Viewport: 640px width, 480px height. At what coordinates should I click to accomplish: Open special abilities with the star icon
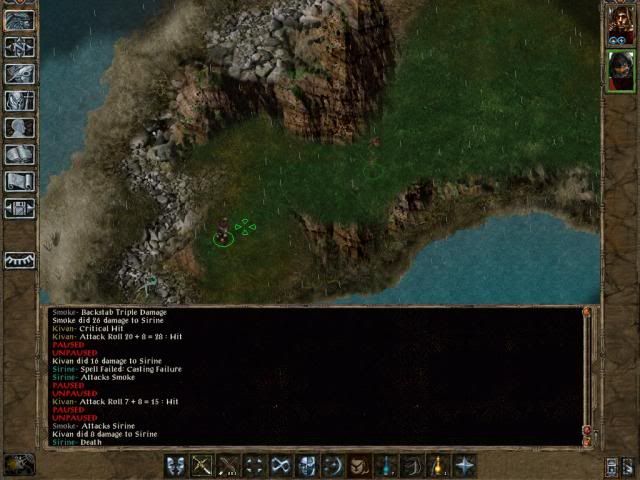463,466
